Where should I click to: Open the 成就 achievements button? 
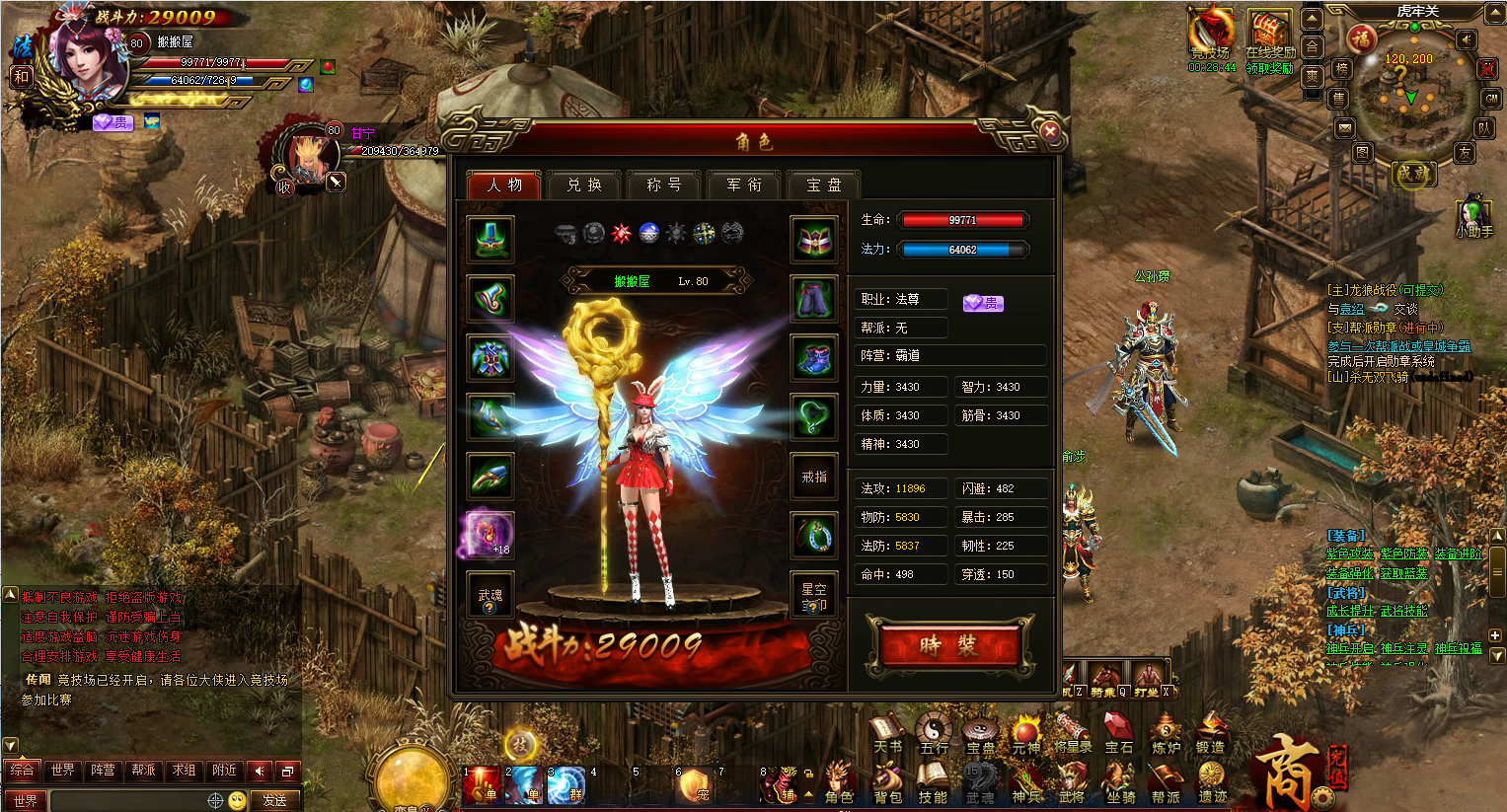[x=1412, y=174]
